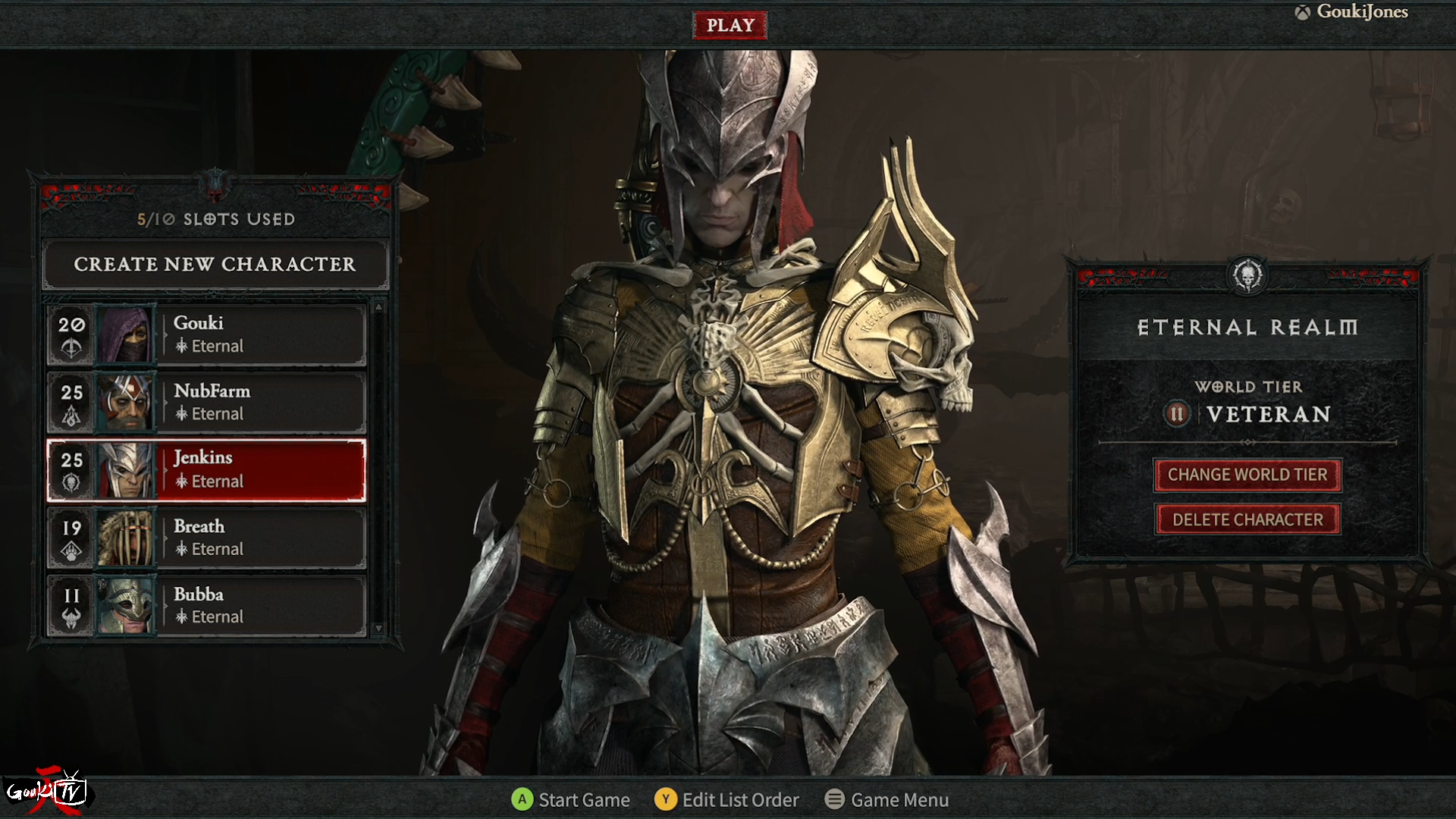1456x819 pixels.
Task: Select the highlighted Jenkins character
Action: [x=206, y=470]
